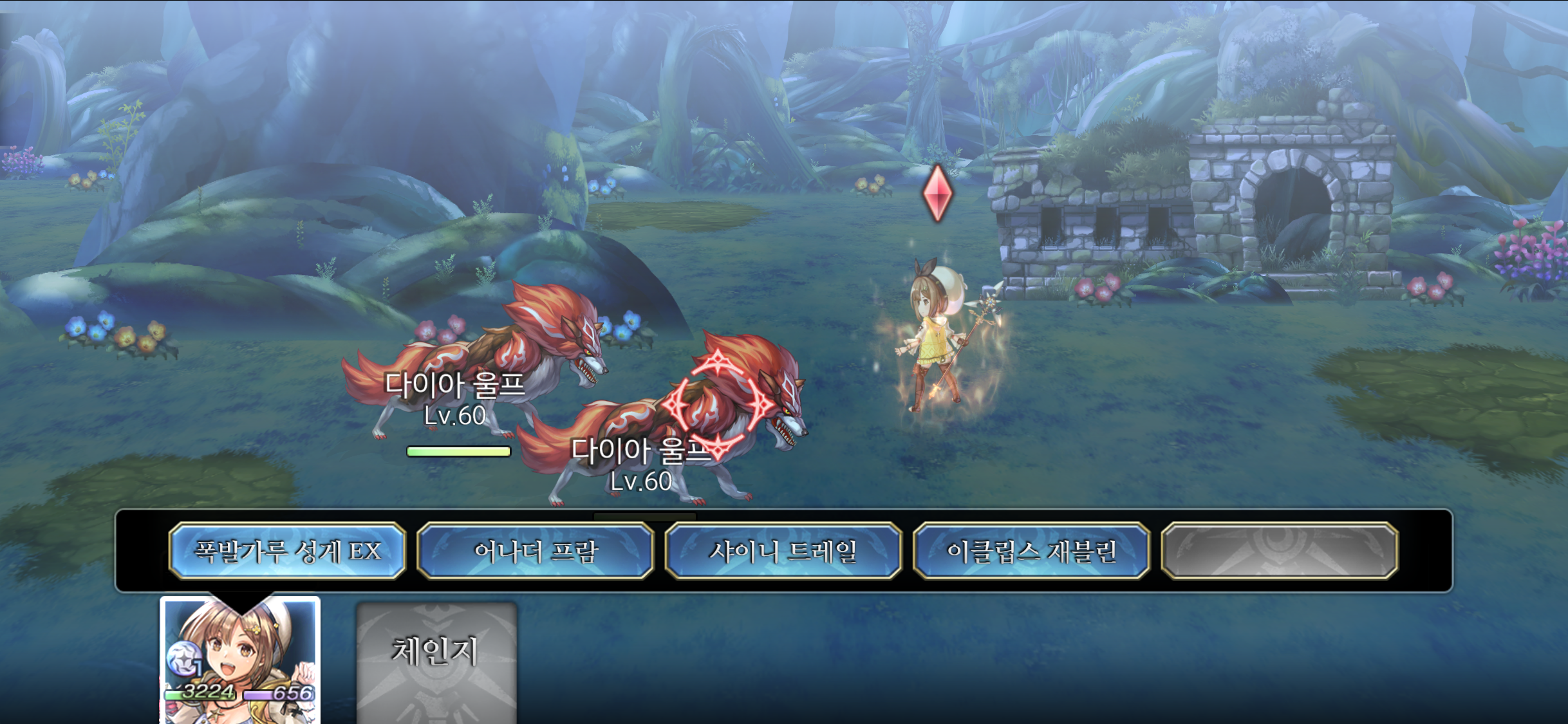Screen dimensions: 1568x724
Task: Use the 폭발가루 성게 EX skill
Action: click(x=287, y=551)
